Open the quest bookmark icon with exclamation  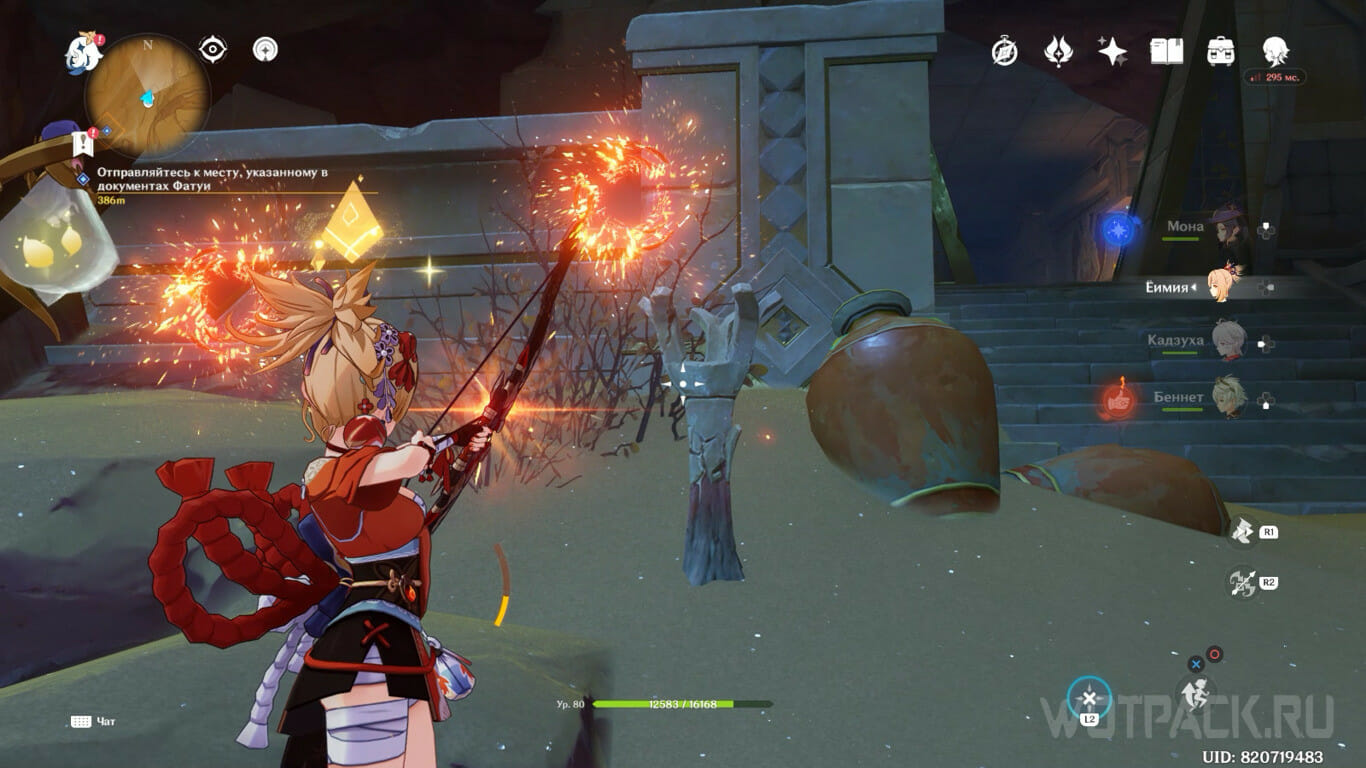(x=82, y=143)
